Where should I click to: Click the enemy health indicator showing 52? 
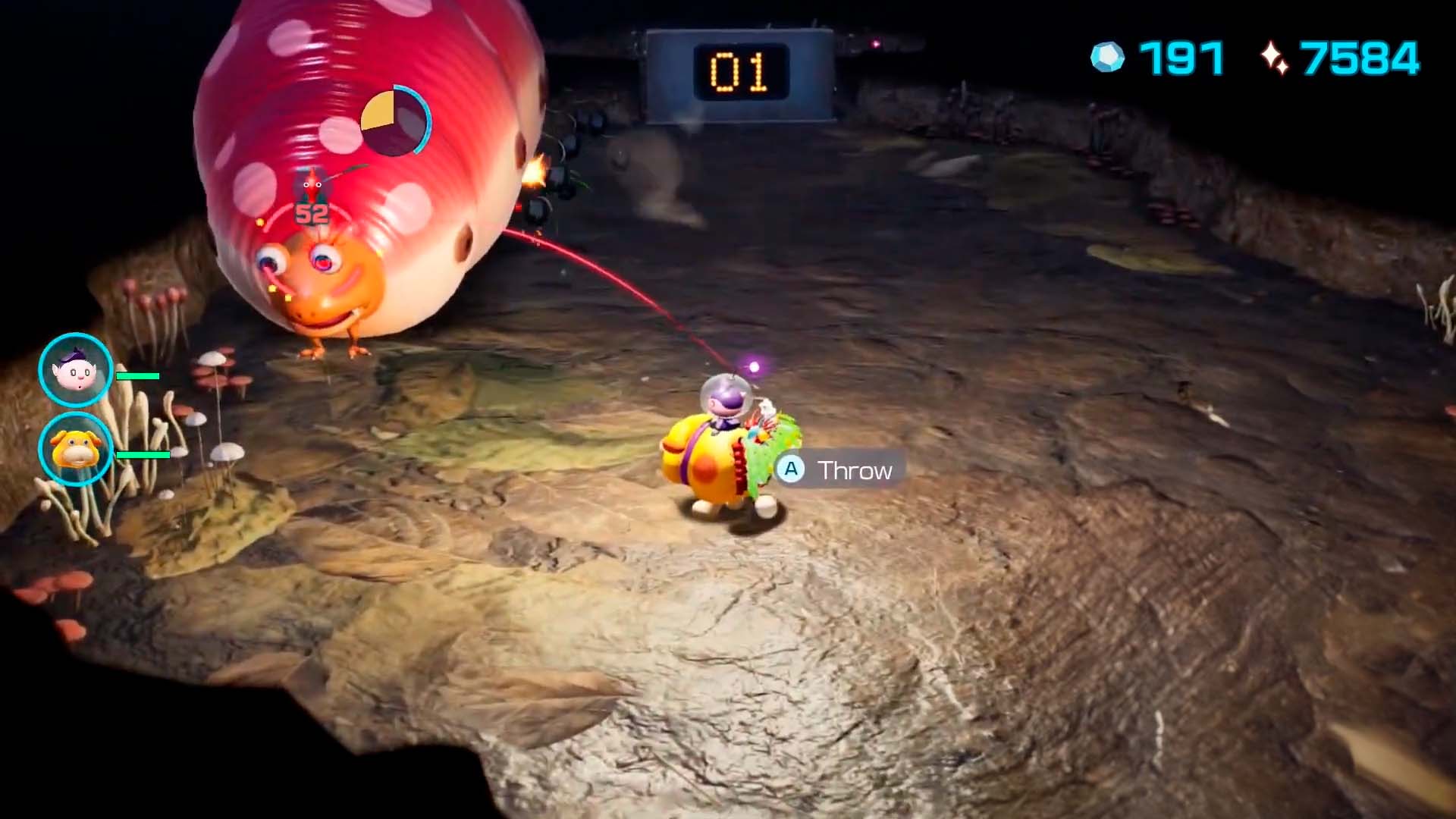coord(311,214)
